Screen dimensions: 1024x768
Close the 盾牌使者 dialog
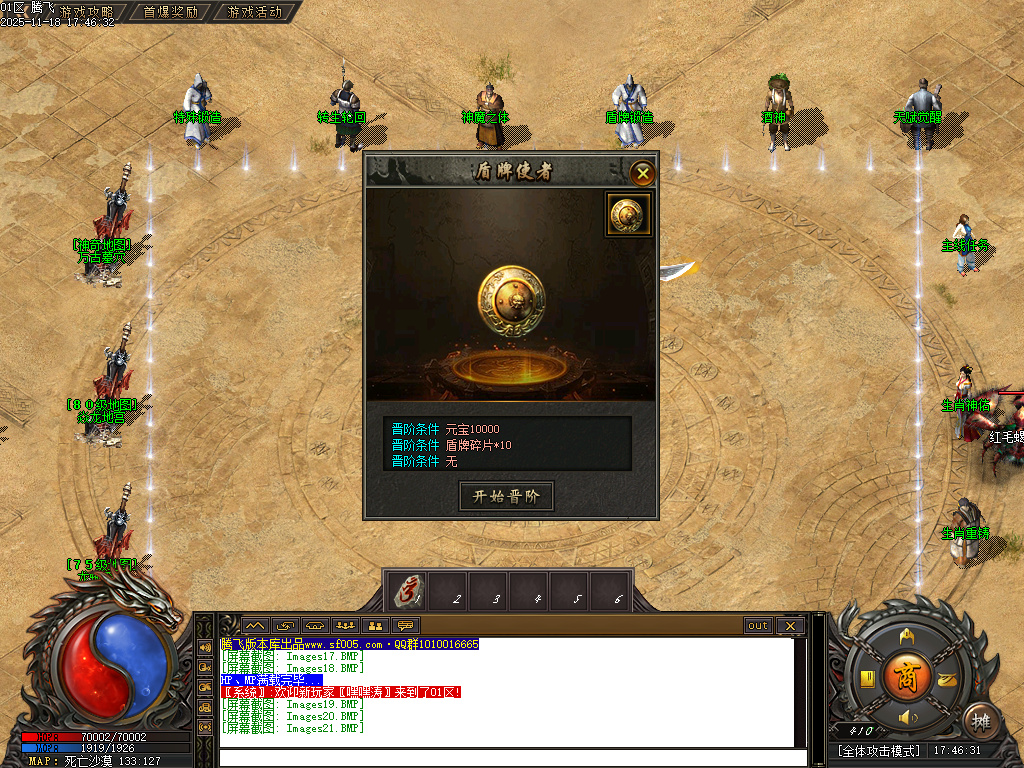click(643, 174)
